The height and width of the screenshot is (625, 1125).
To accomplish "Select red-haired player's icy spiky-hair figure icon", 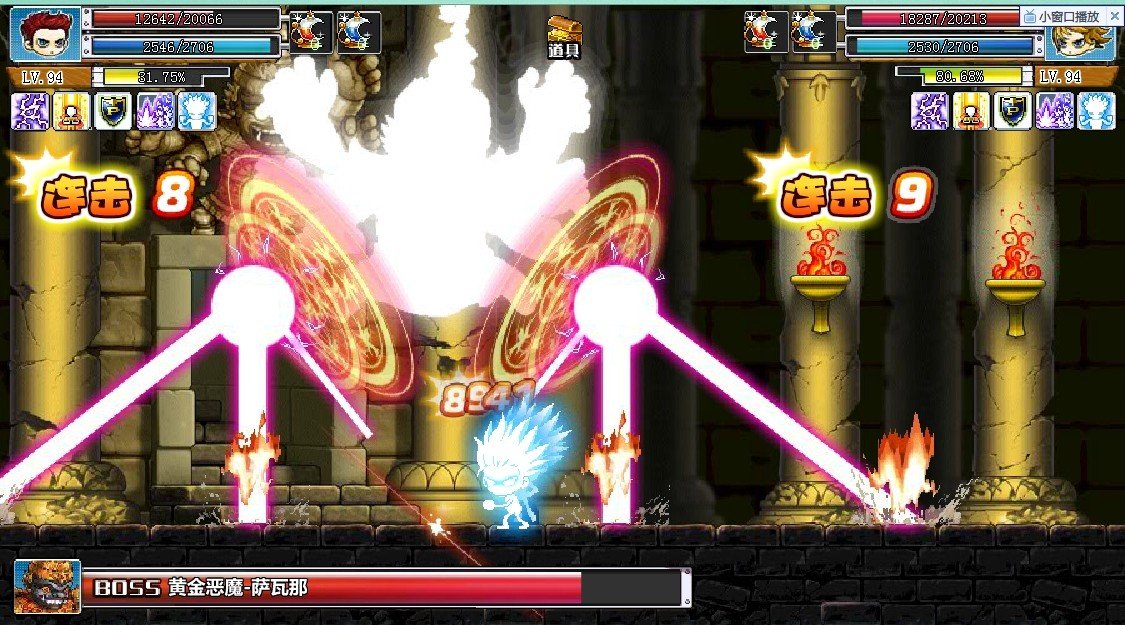I will coord(196,110).
